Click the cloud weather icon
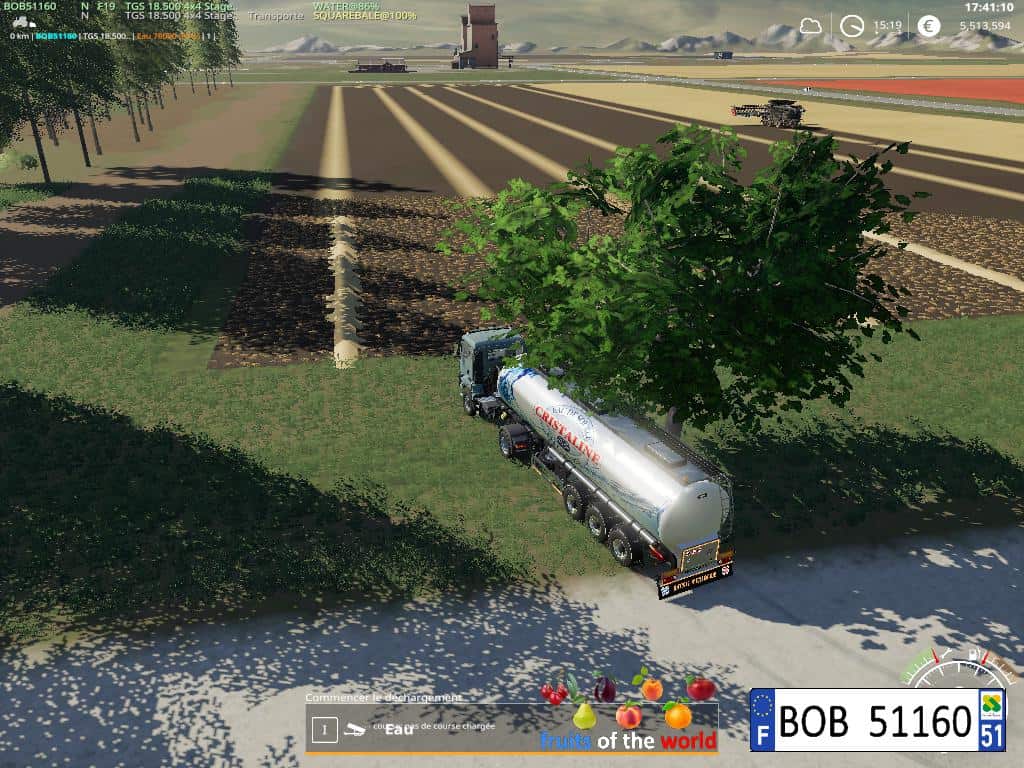The image size is (1024, 768). [x=810, y=26]
